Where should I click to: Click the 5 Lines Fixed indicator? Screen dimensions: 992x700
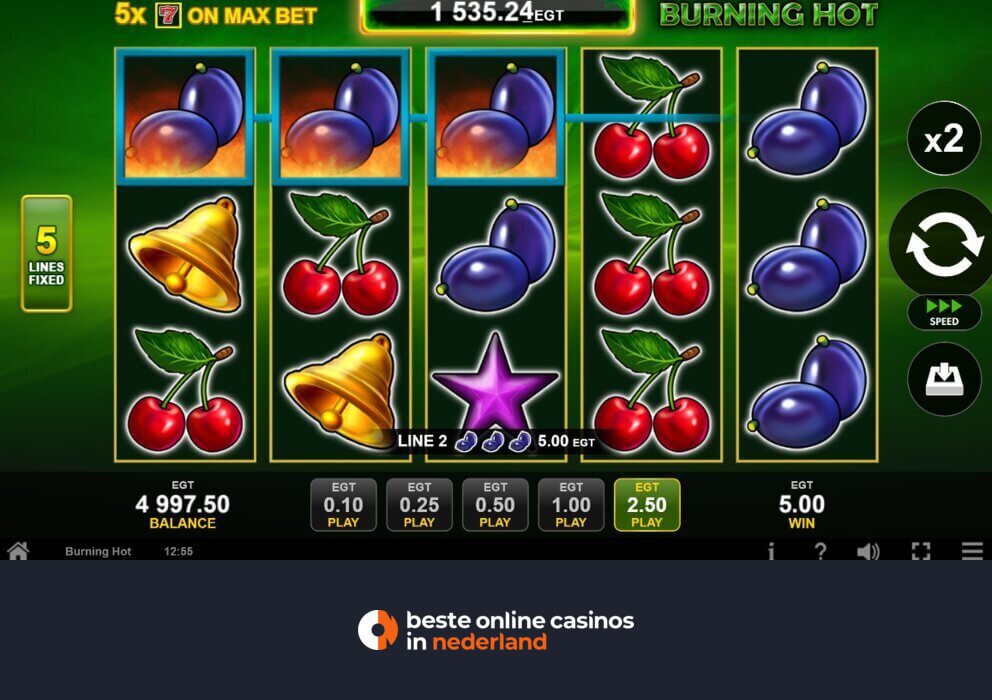[47, 253]
